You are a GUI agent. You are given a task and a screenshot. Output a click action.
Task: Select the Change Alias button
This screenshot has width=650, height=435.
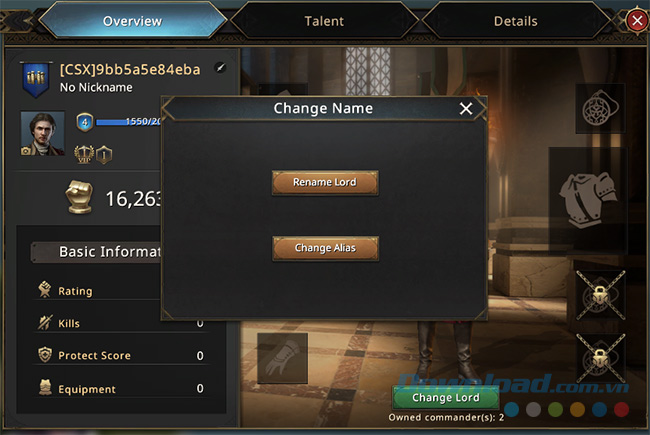(x=325, y=248)
